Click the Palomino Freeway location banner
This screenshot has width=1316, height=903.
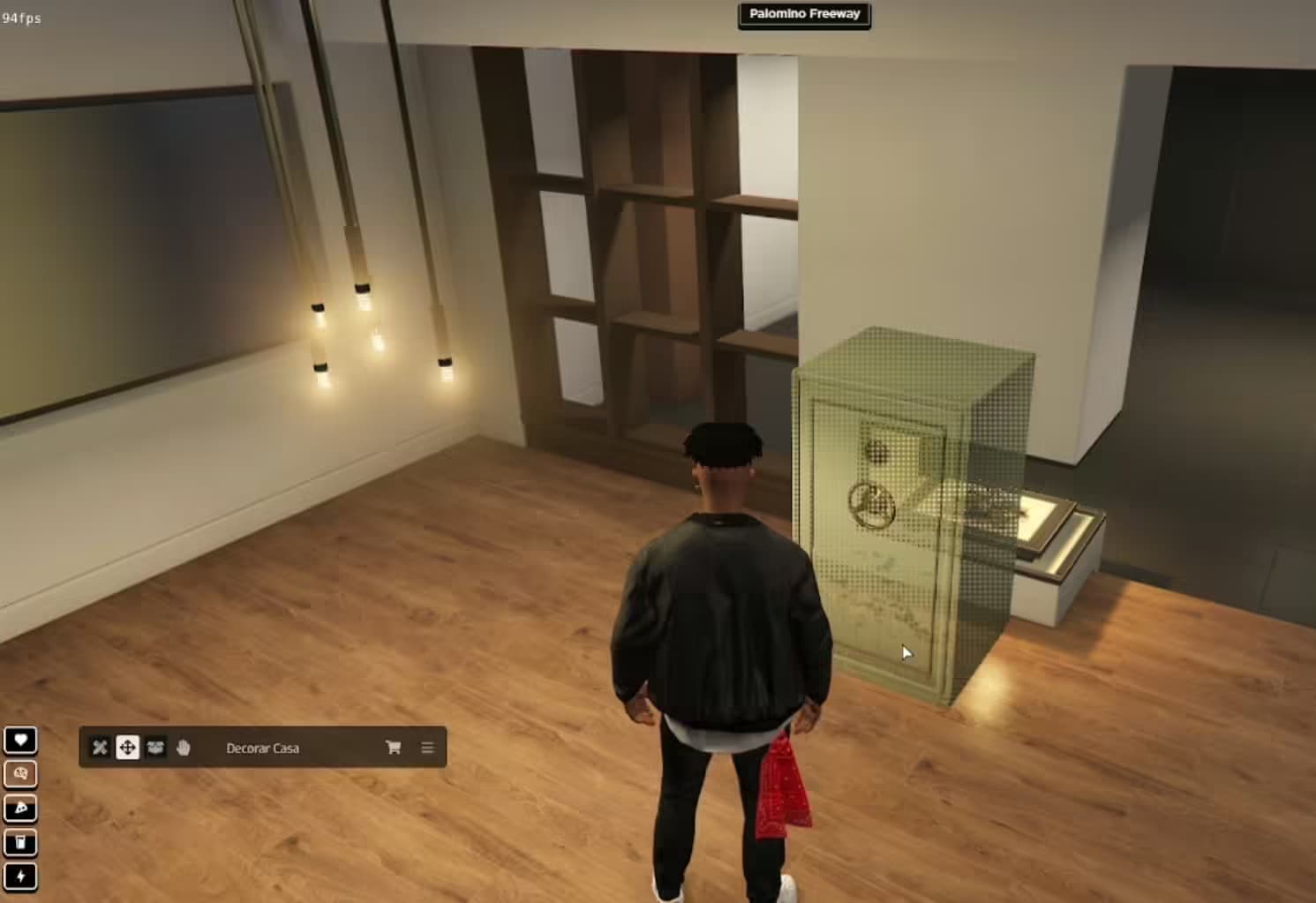[x=803, y=13]
